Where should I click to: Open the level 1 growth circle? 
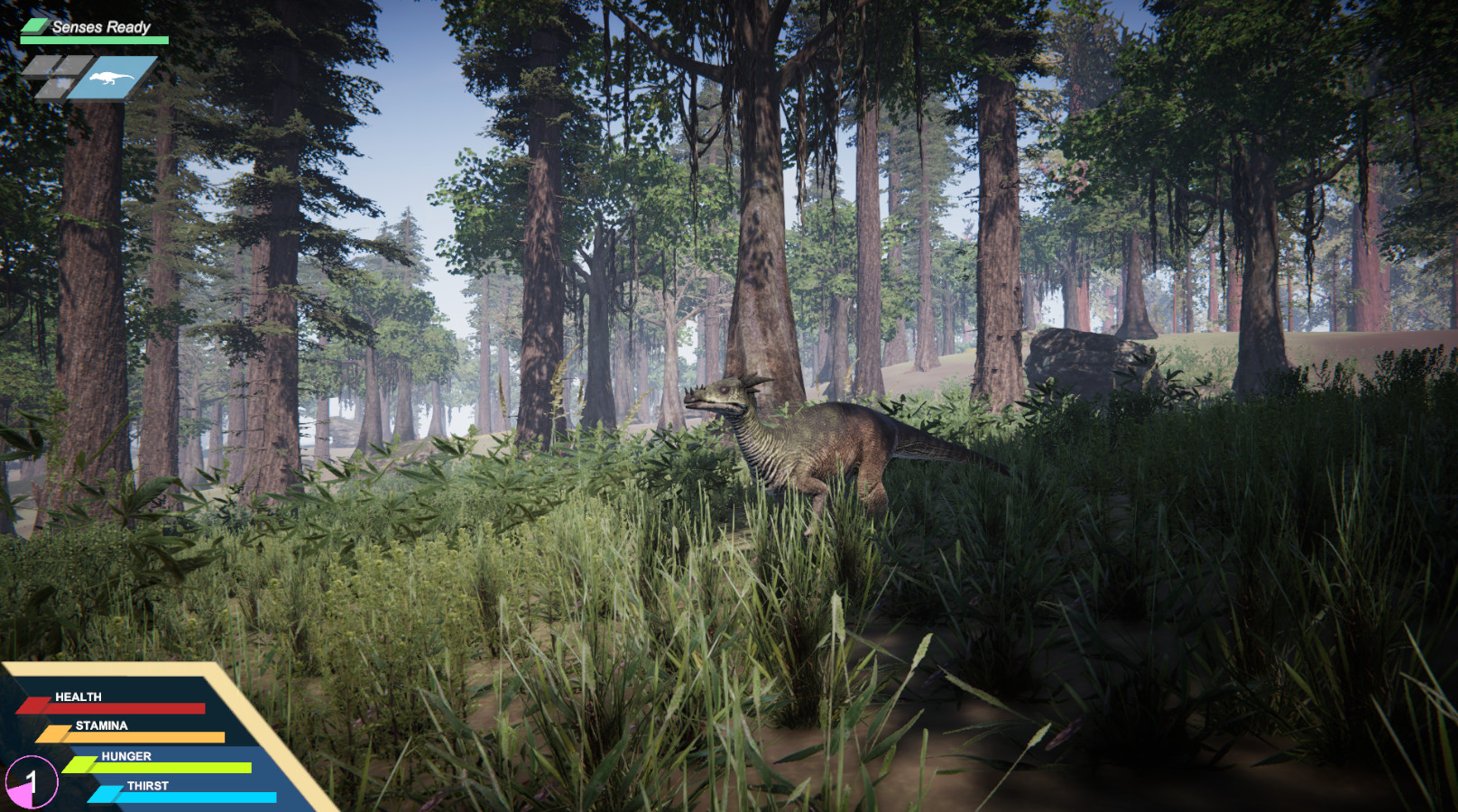tap(31, 781)
